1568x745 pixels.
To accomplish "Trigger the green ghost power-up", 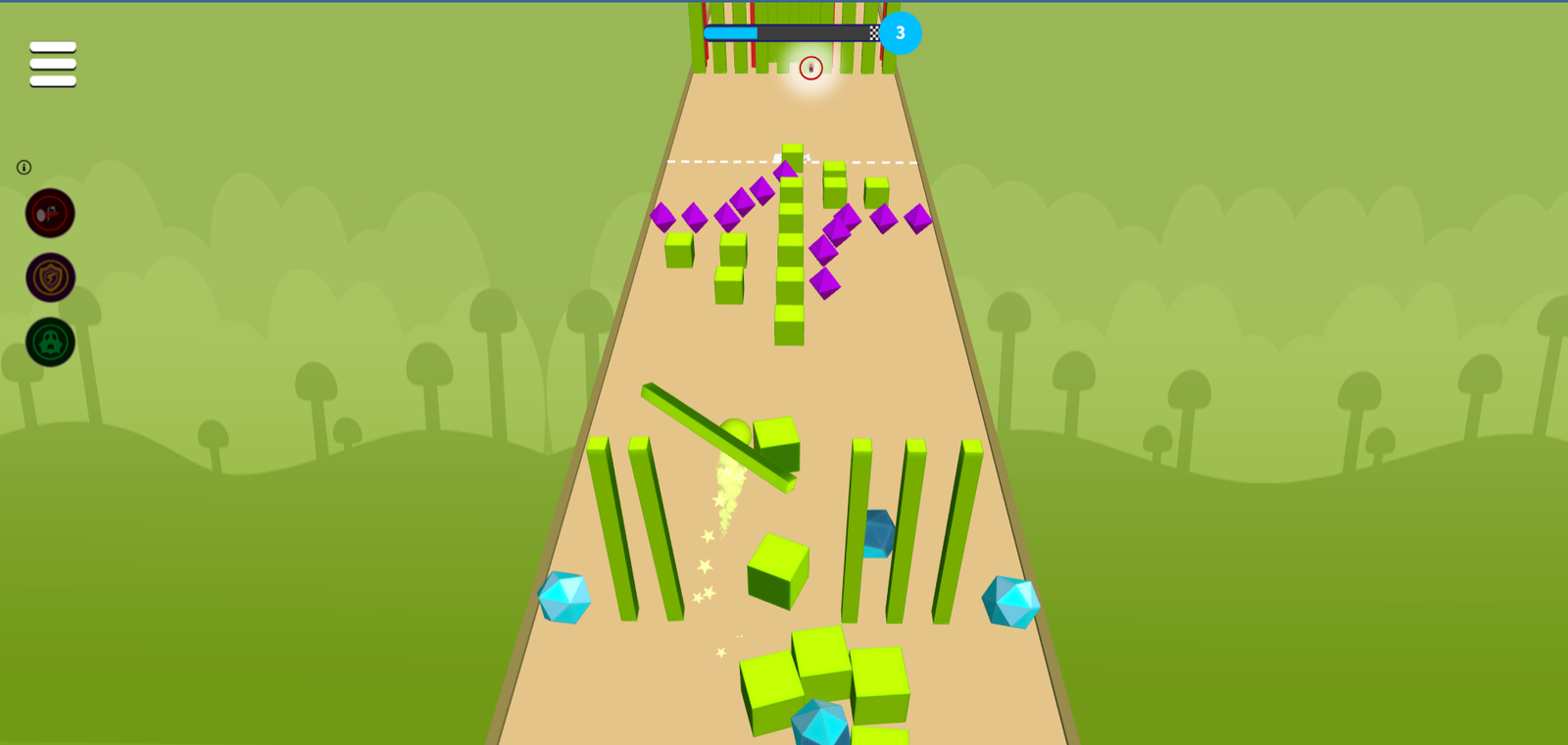I will point(50,342).
